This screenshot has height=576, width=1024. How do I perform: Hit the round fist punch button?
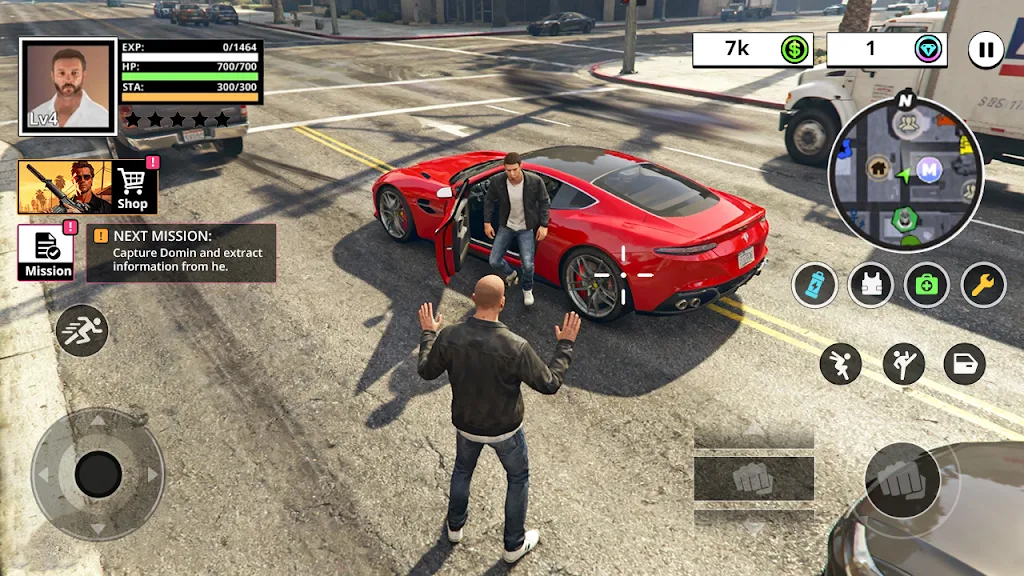(902, 481)
